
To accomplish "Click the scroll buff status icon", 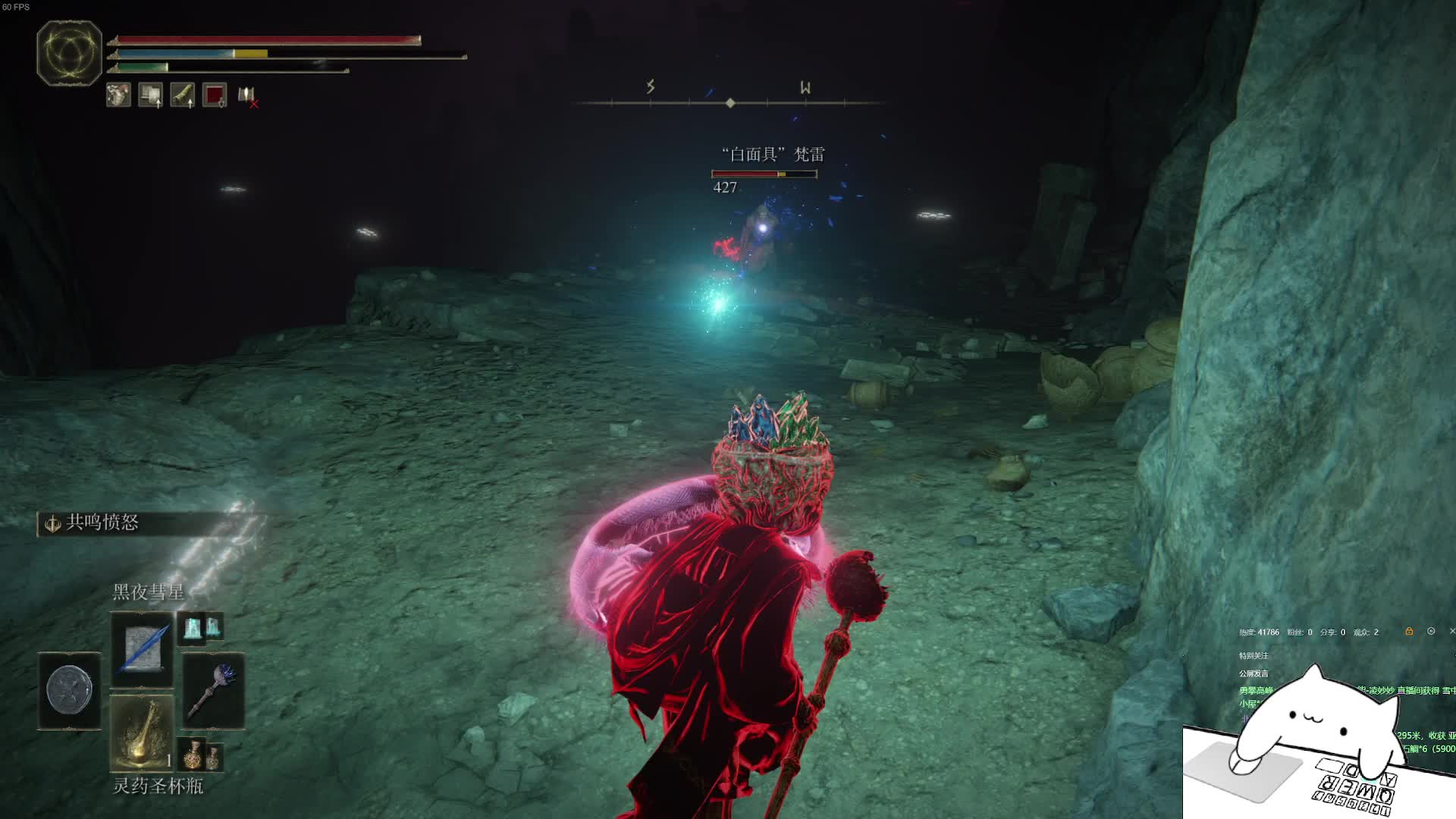I will click(150, 95).
